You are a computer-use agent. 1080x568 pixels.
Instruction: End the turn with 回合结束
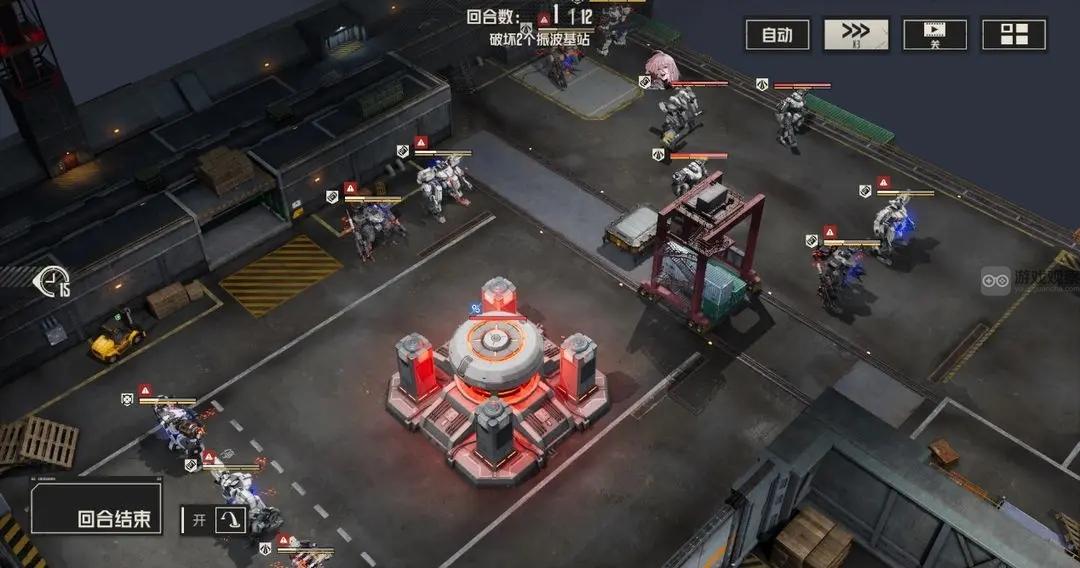[x=96, y=509]
